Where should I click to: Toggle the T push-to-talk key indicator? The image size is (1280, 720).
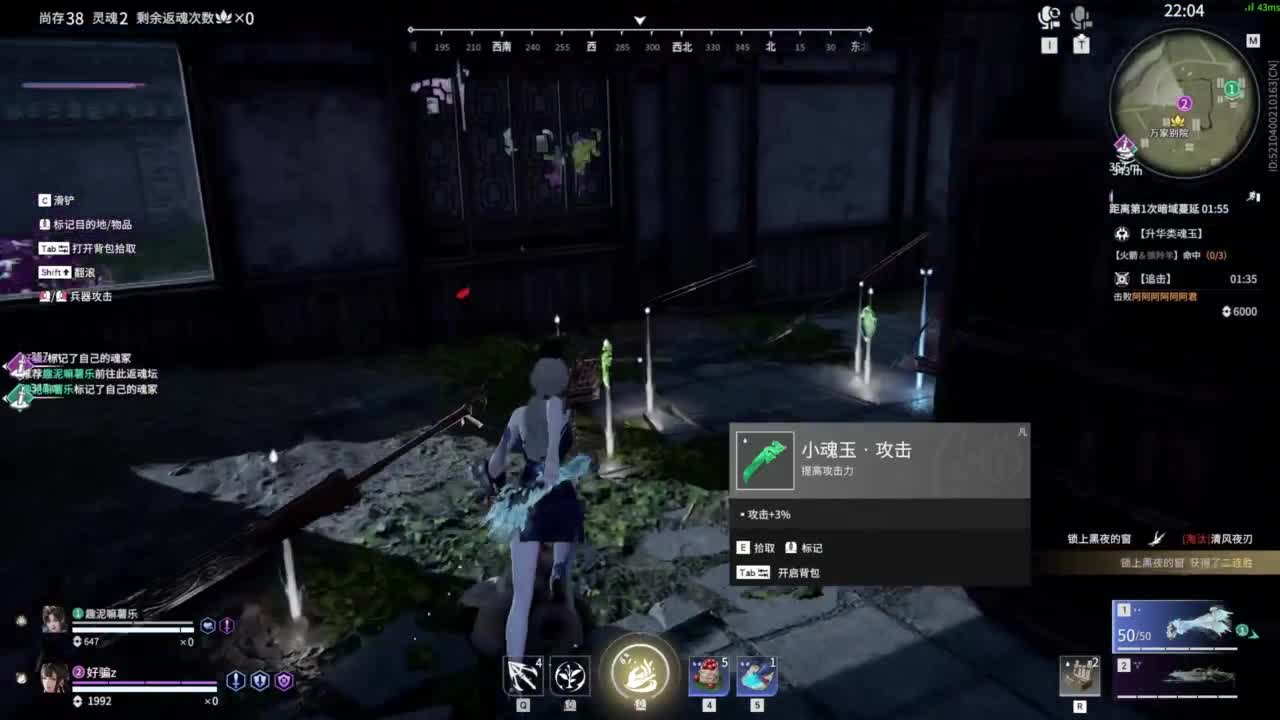click(1081, 43)
